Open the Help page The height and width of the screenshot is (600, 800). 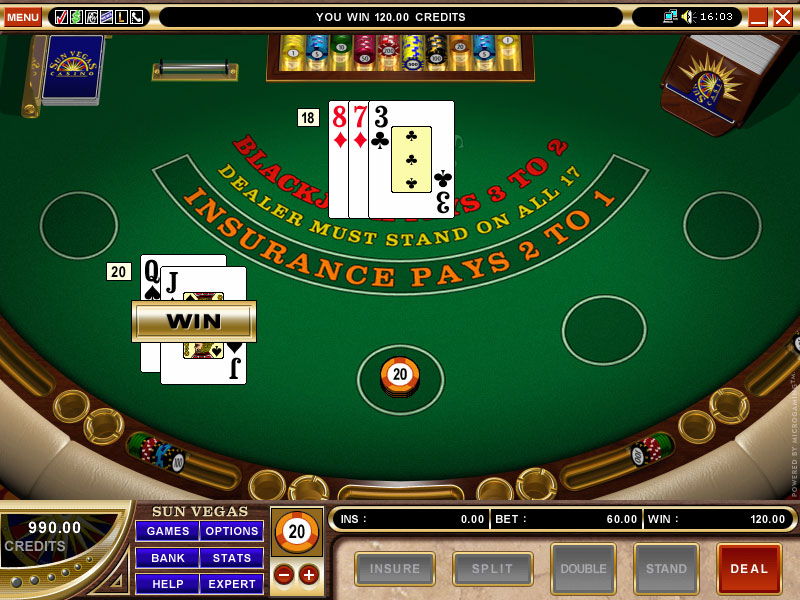[x=167, y=583]
